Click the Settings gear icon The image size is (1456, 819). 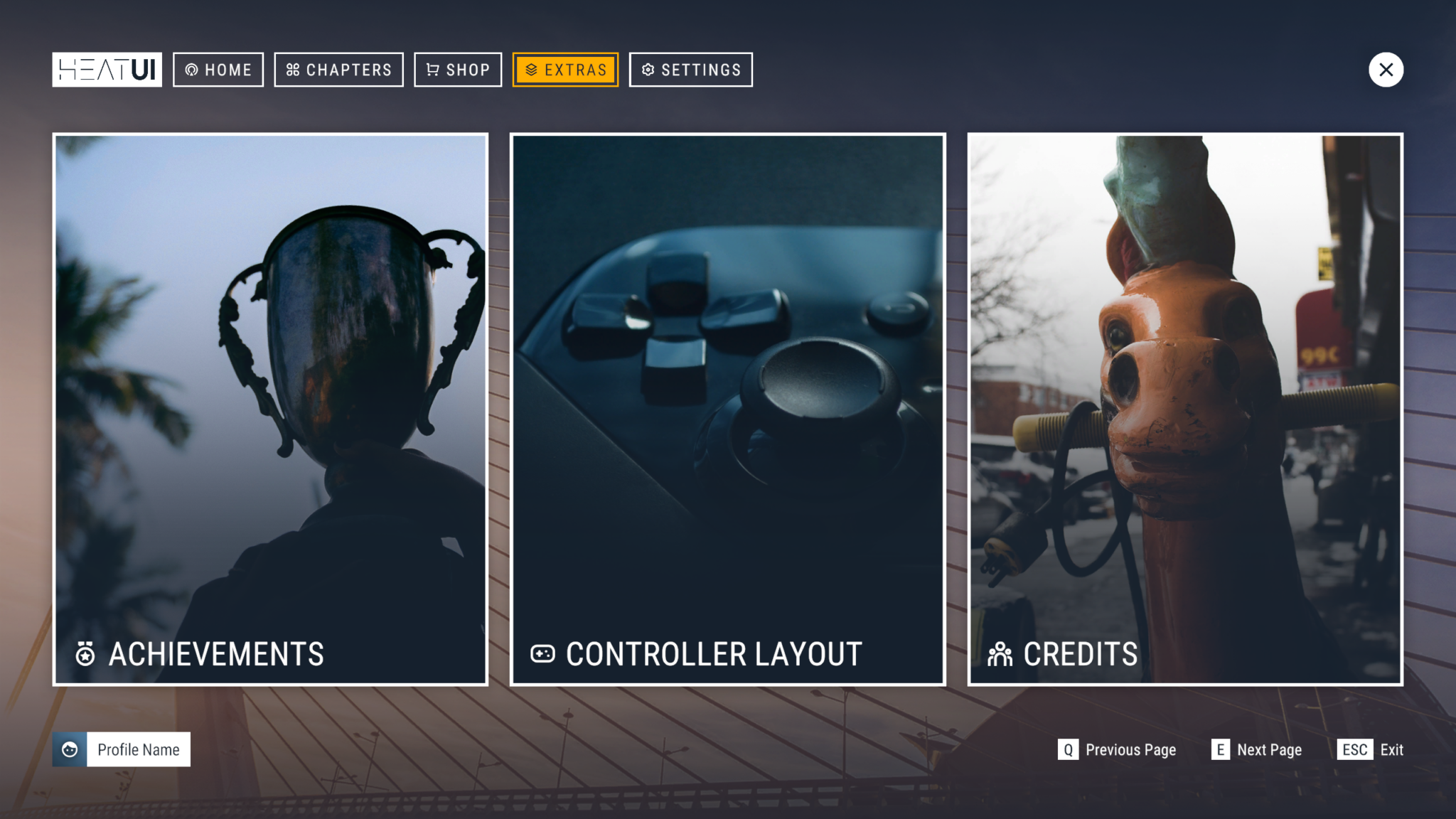pos(647,69)
